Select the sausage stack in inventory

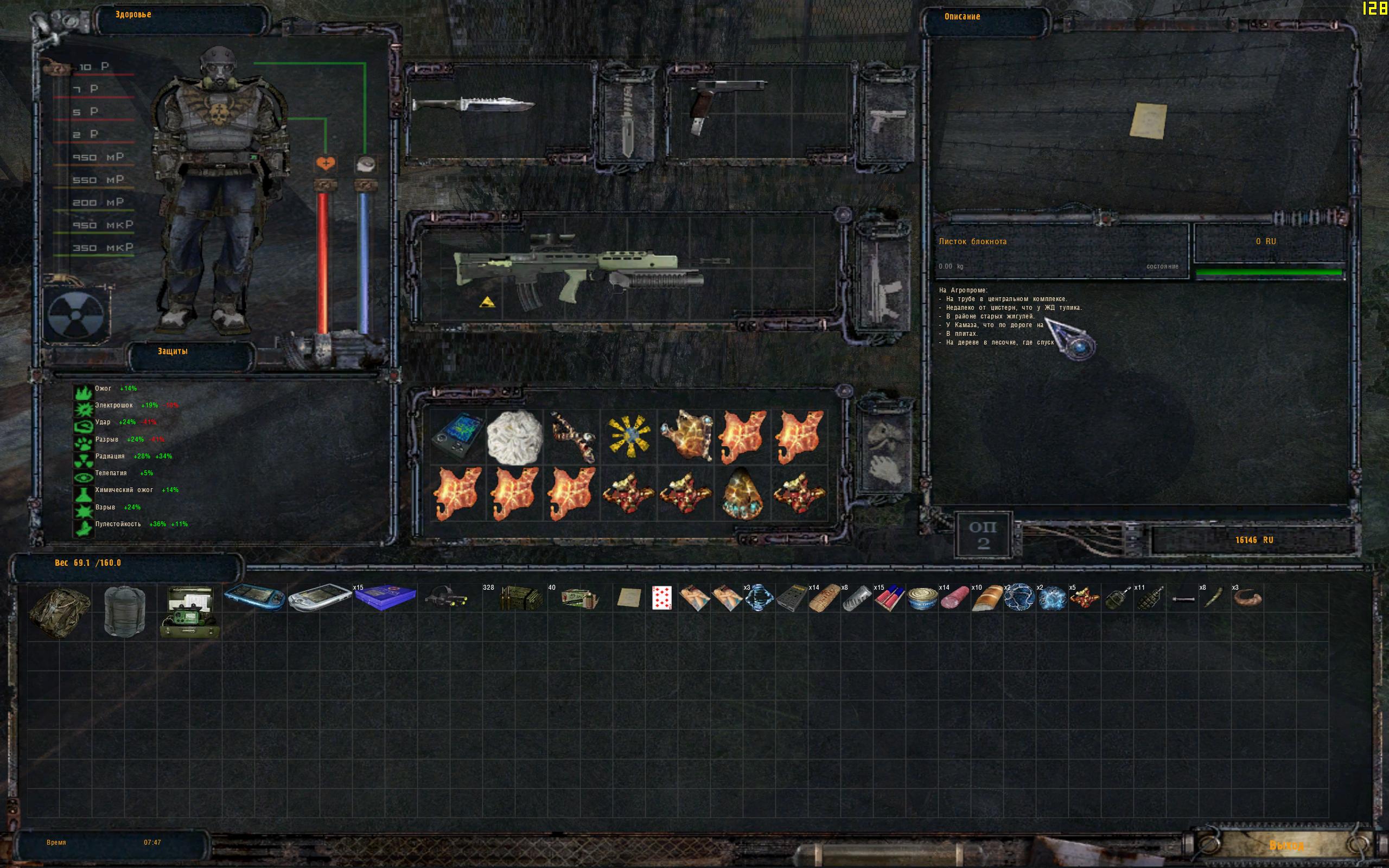pos(954,599)
